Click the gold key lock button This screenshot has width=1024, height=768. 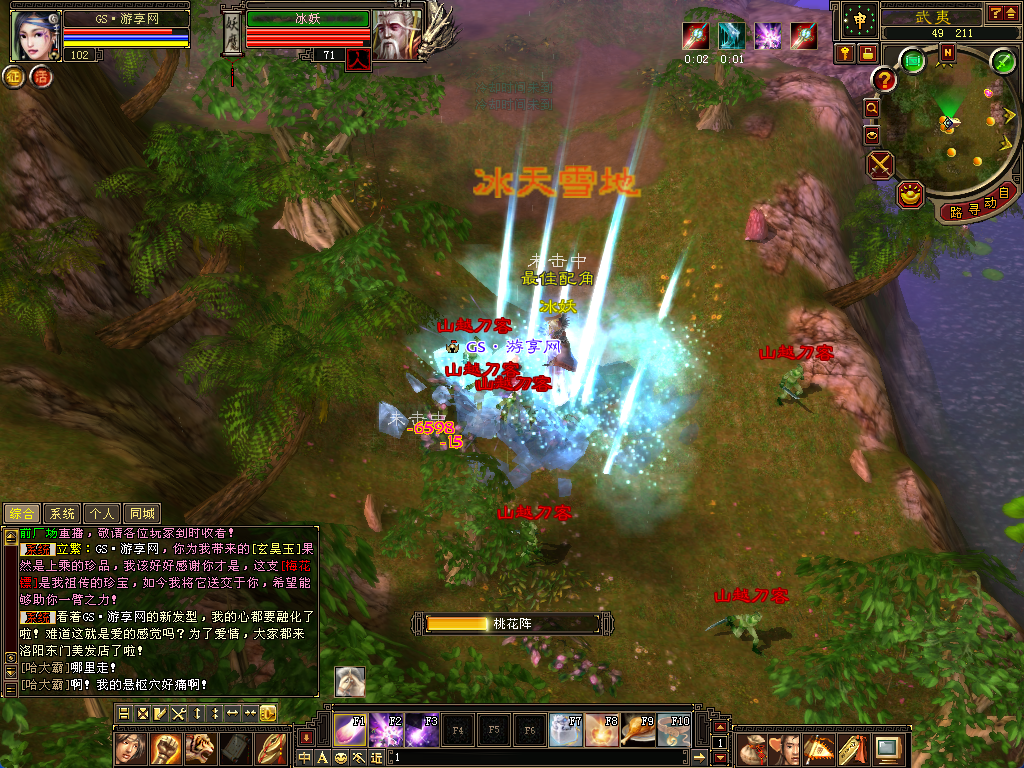coord(846,53)
